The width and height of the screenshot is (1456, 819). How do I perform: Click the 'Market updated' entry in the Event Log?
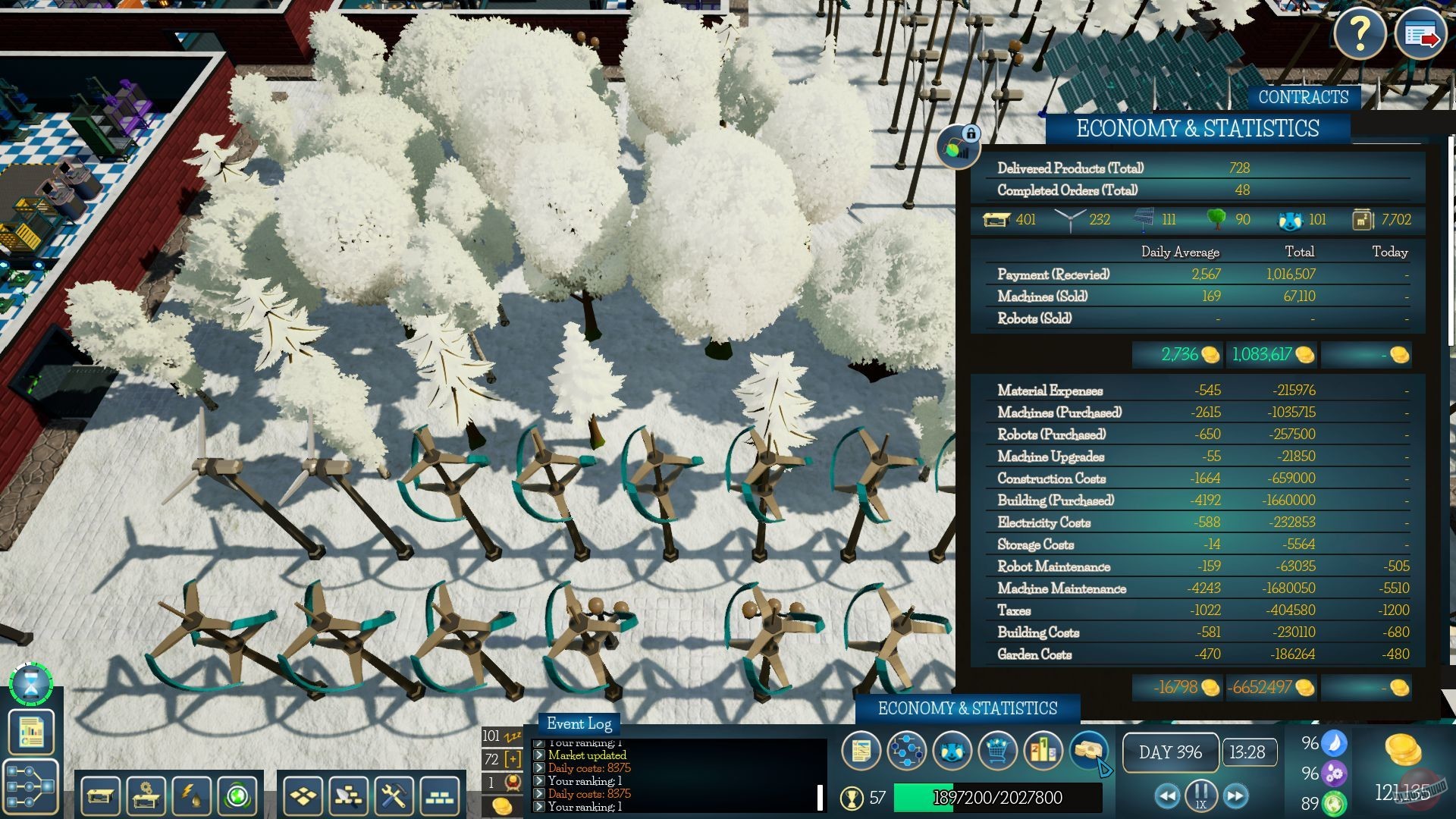588,755
